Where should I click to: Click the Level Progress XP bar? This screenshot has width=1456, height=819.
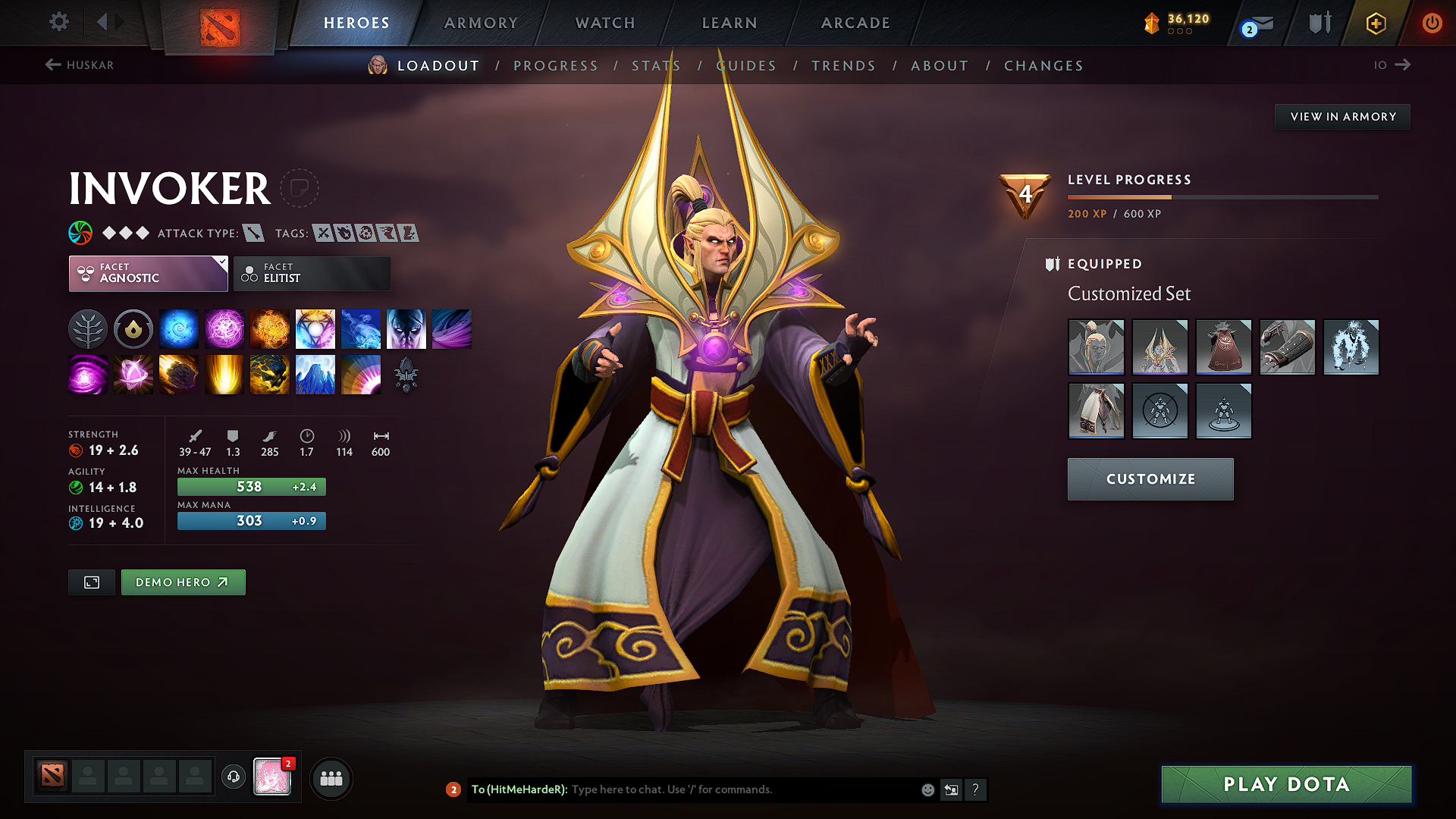tap(1221, 196)
